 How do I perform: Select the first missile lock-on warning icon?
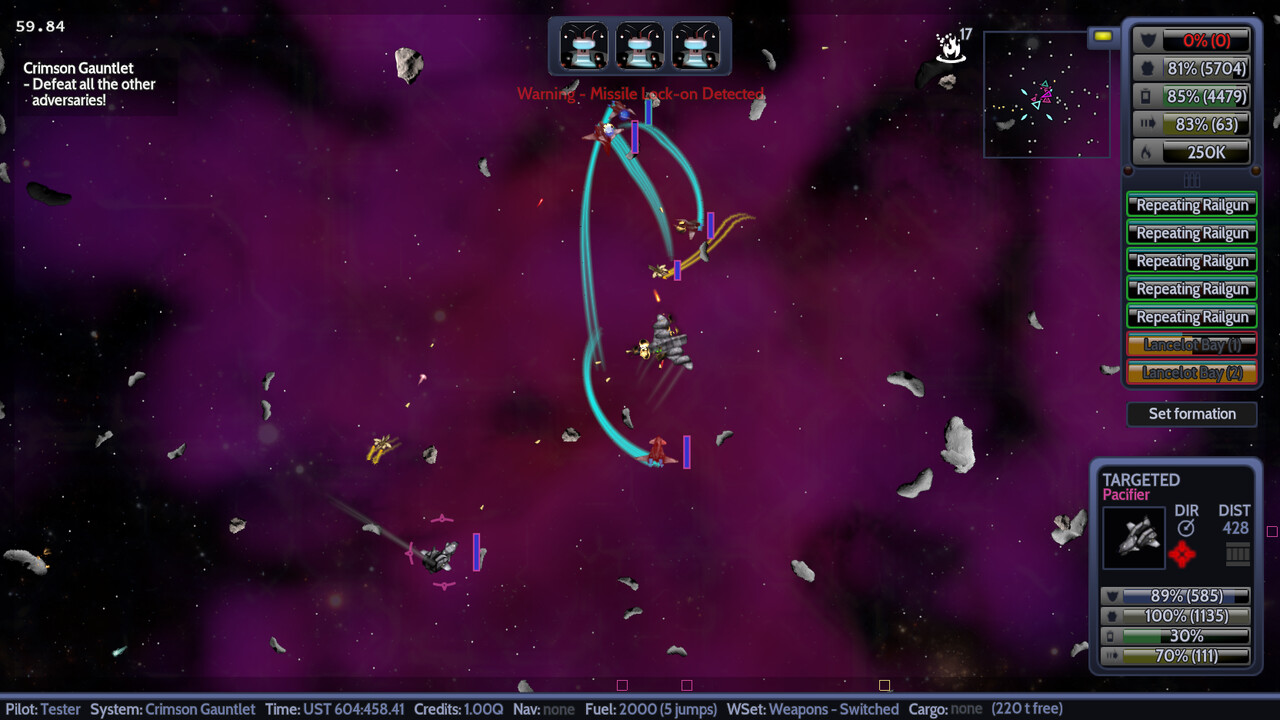click(x=582, y=46)
